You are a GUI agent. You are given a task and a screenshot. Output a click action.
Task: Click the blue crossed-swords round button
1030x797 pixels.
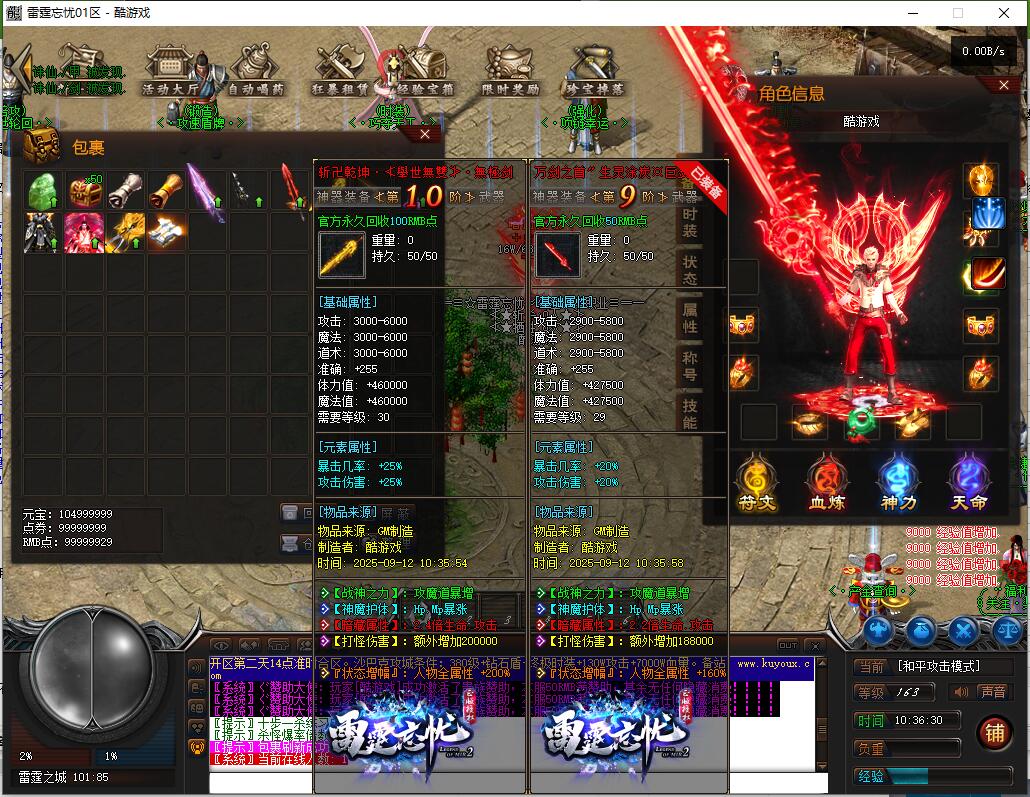coord(963,630)
